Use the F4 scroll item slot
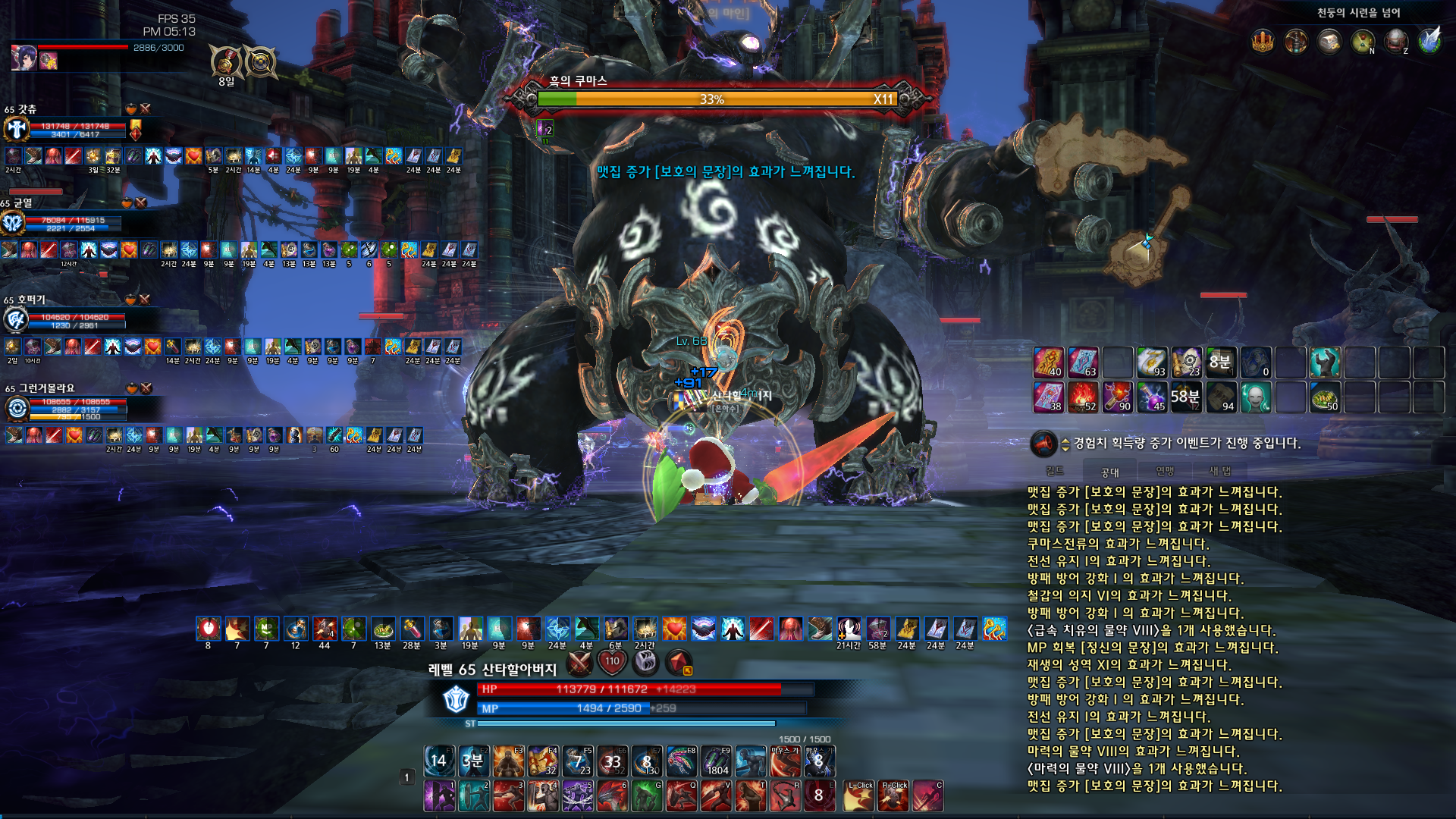 (x=543, y=761)
